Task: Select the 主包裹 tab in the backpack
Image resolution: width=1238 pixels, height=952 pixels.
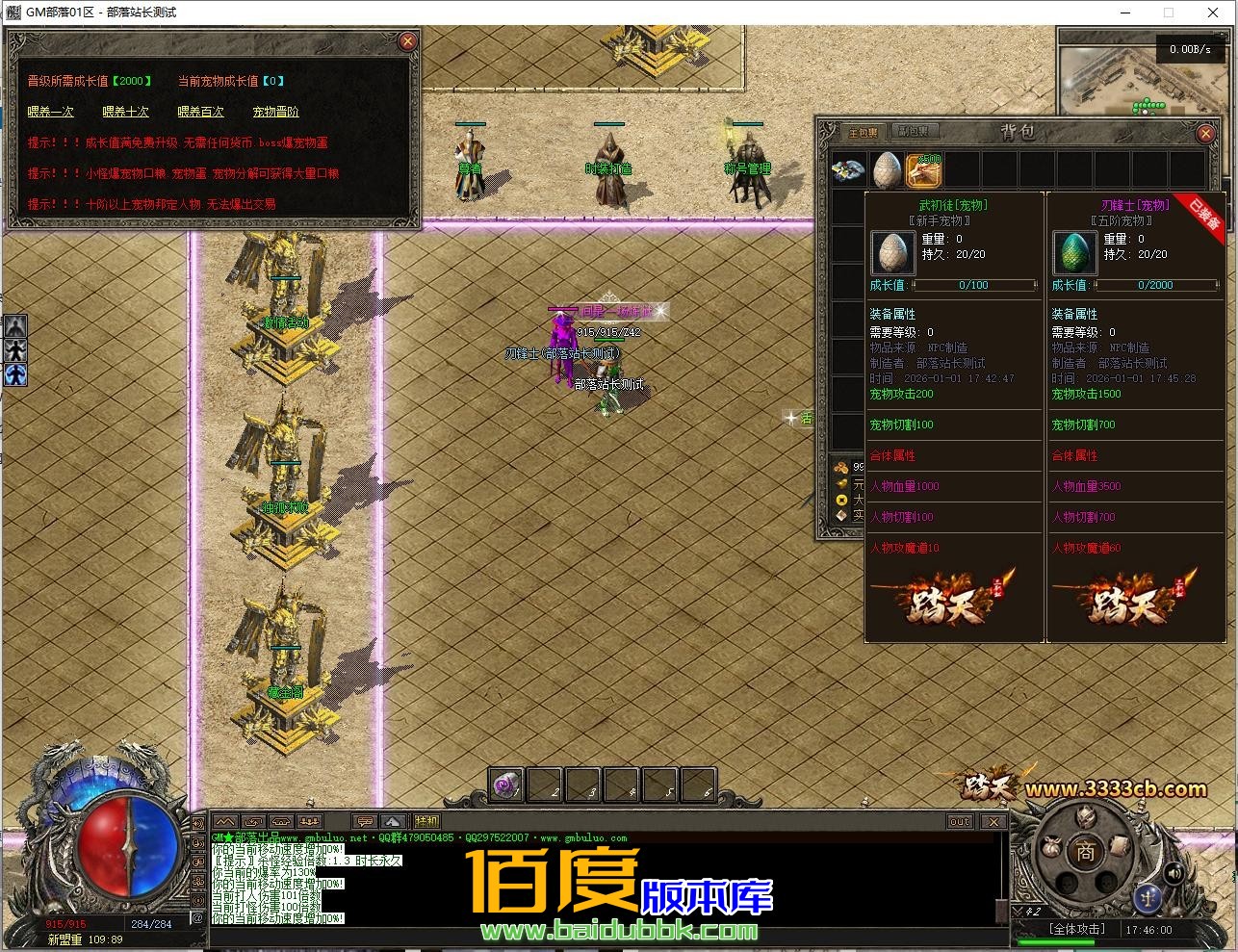Action: point(864,132)
